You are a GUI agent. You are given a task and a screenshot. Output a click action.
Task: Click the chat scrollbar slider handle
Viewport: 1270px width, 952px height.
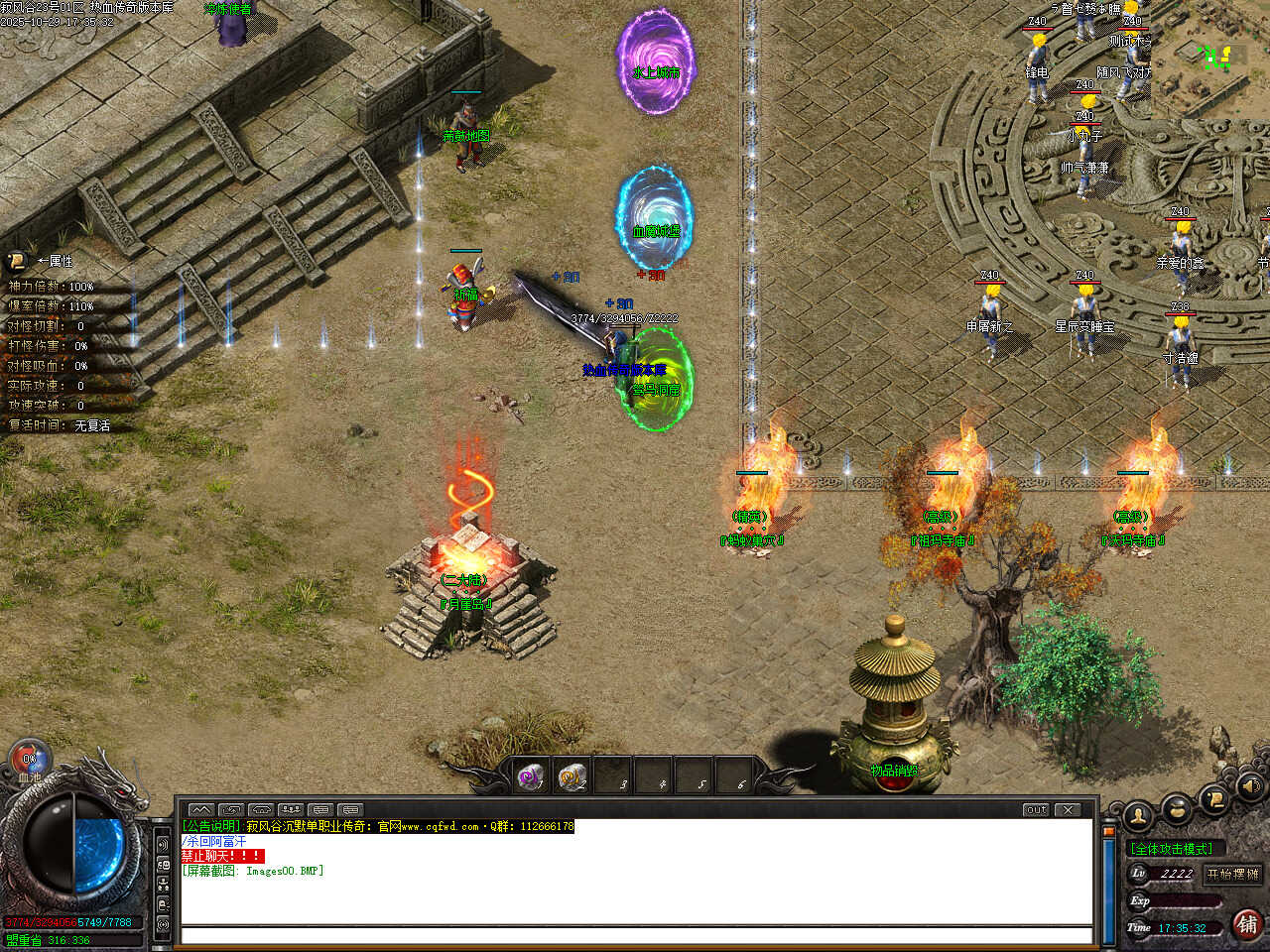click(1108, 831)
